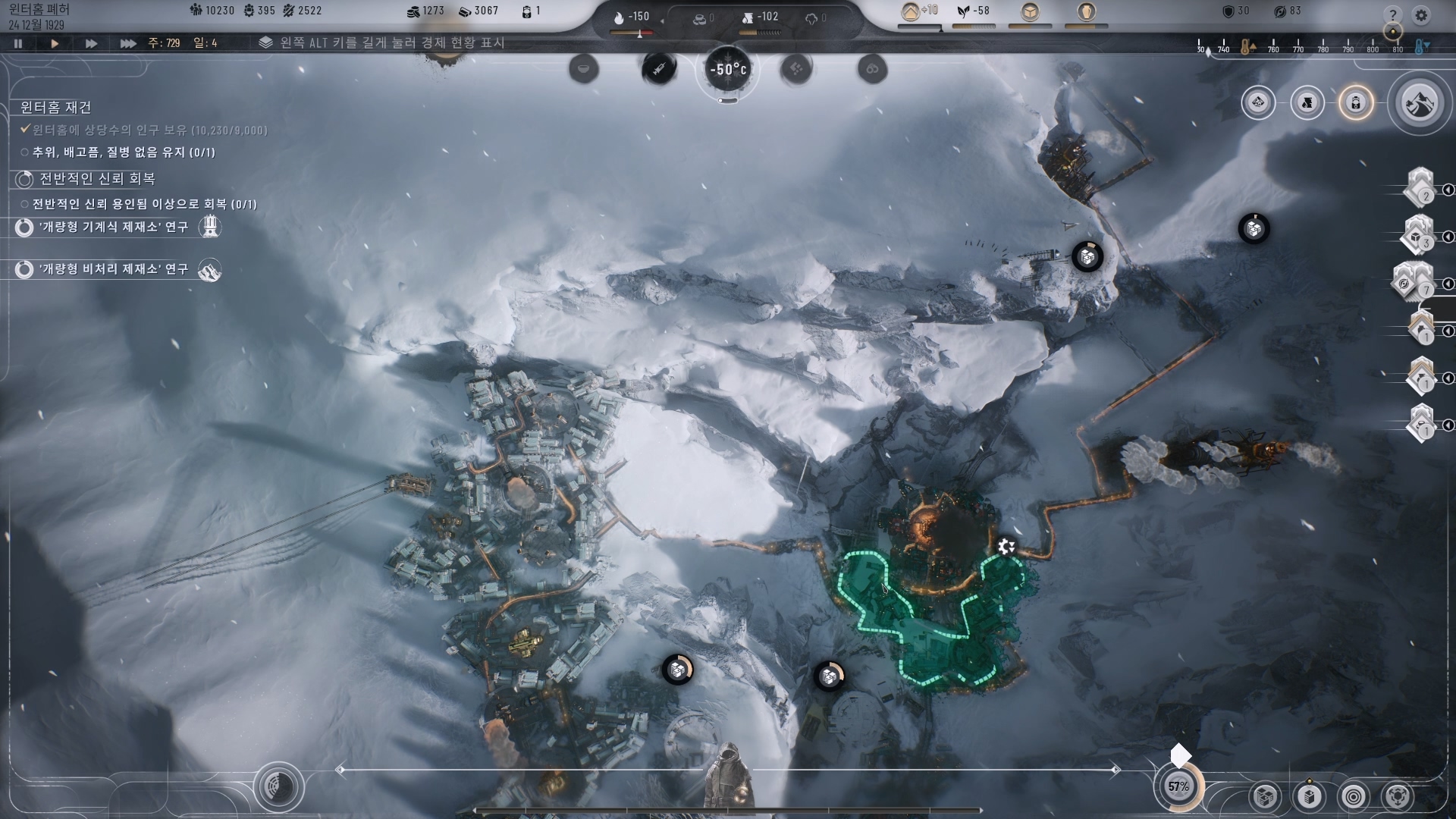Show the disease syringe problem indicator
This screenshot has width=1456, height=819.
tap(659, 70)
